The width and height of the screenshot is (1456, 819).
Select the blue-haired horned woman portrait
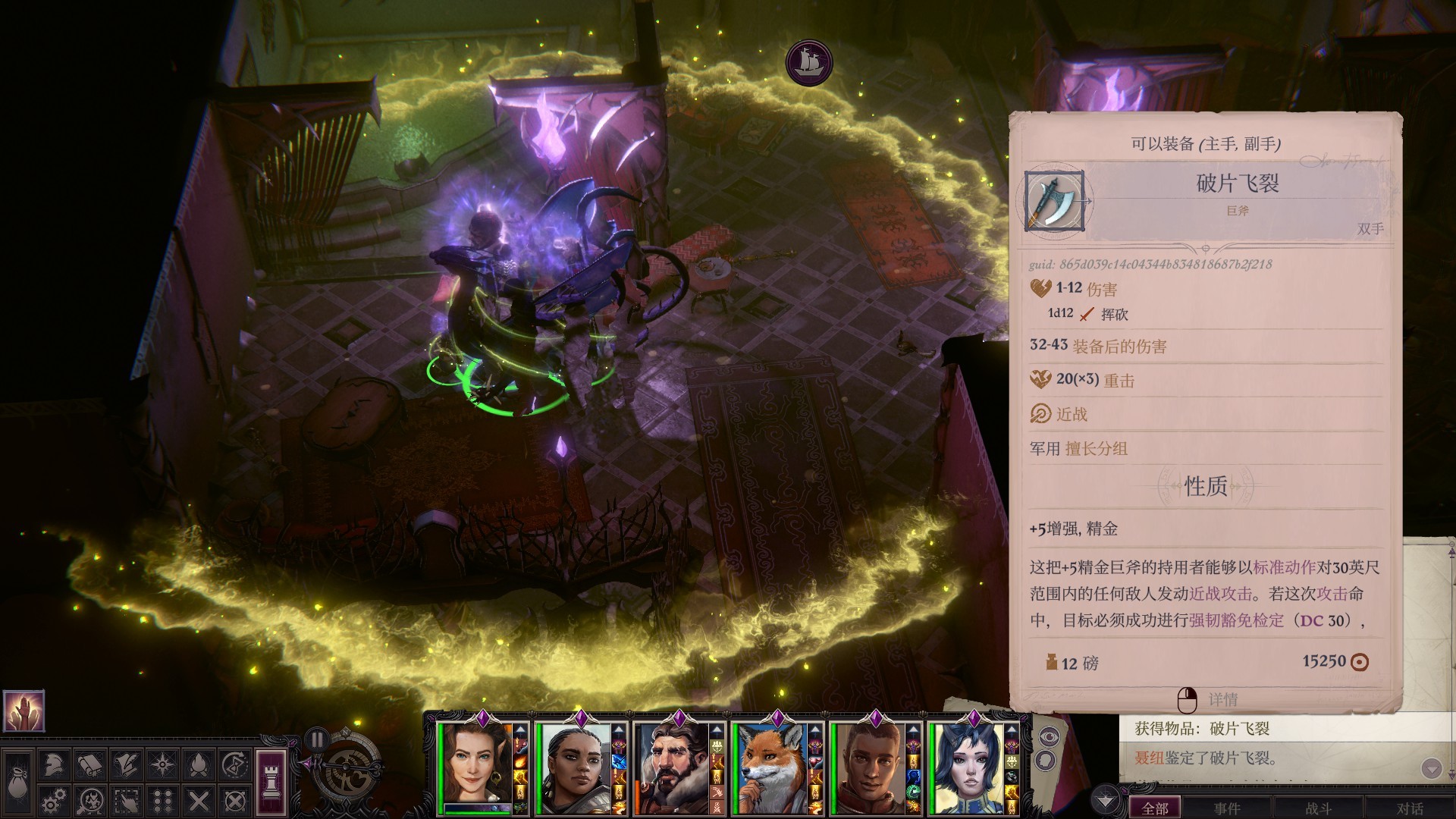[966, 768]
